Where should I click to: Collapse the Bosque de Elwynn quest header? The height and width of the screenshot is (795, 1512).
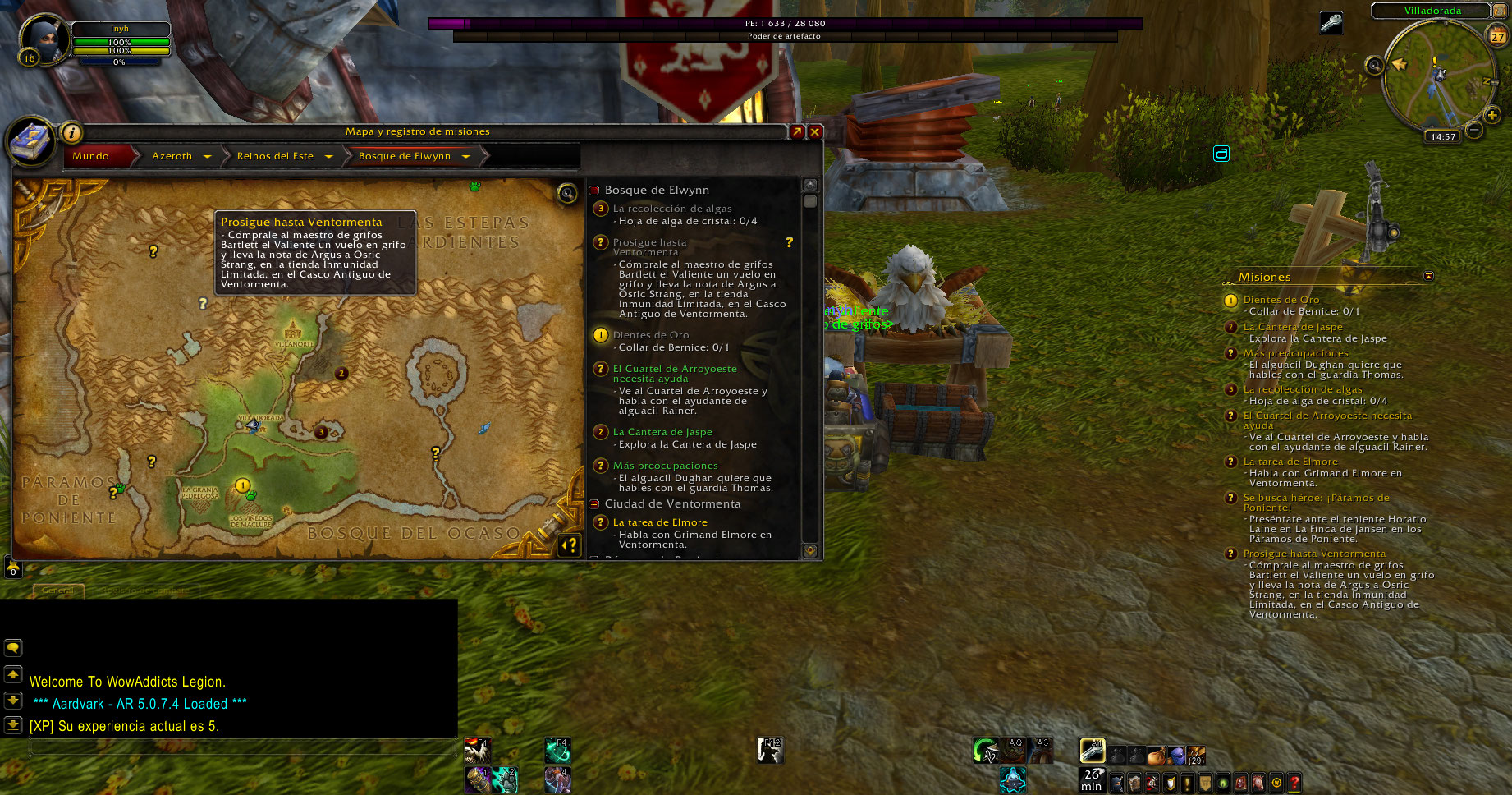click(x=594, y=190)
